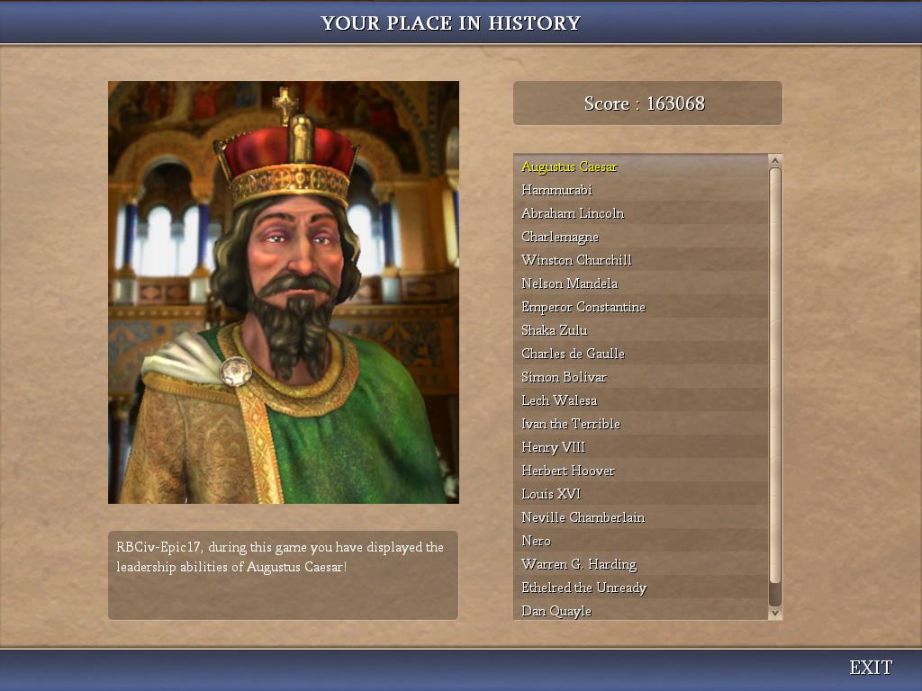Choose the Hammurabi list row

tap(556, 190)
